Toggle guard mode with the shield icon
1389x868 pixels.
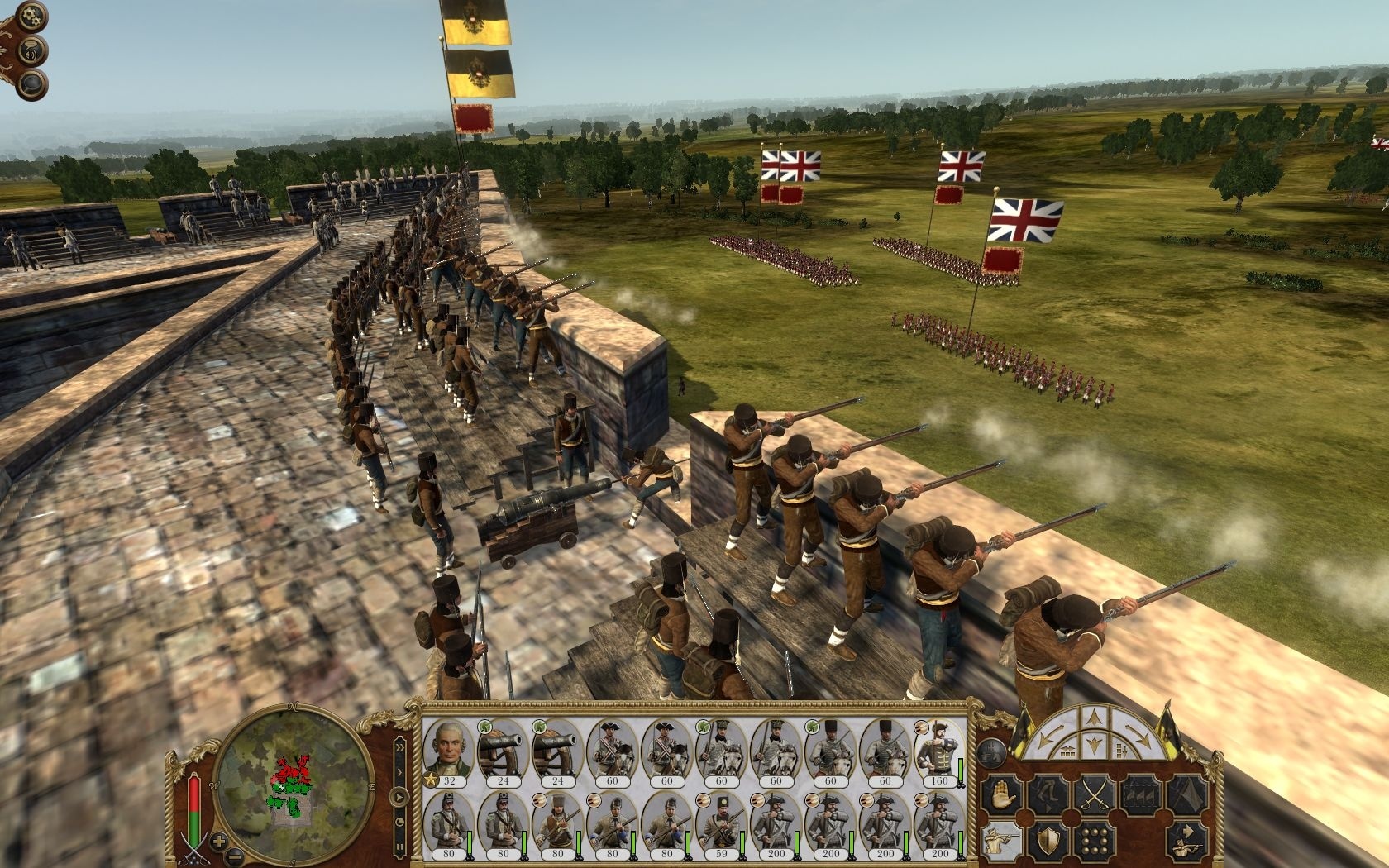[1048, 842]
